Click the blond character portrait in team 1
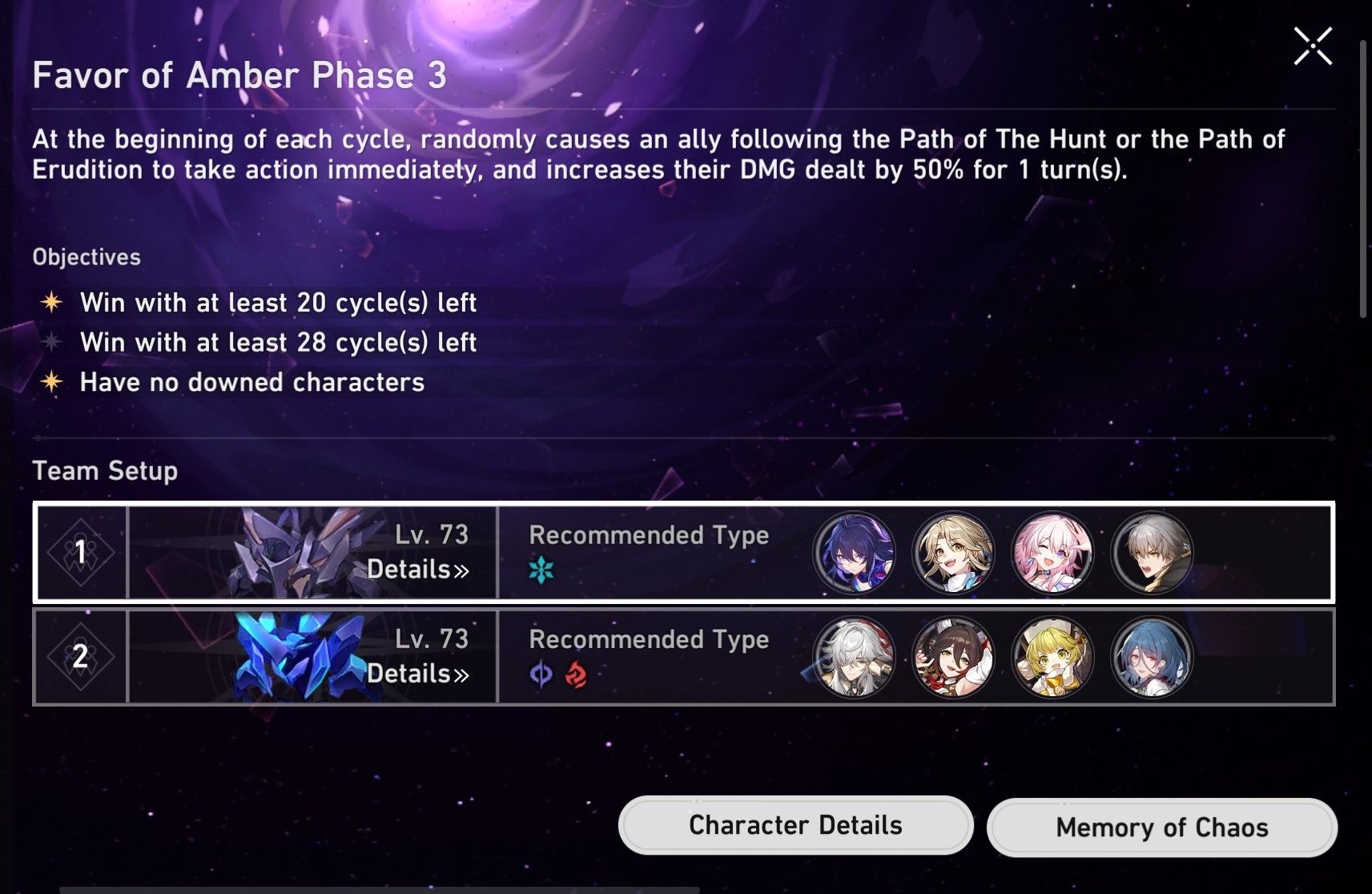1372x894 pixels. point(953,554)
